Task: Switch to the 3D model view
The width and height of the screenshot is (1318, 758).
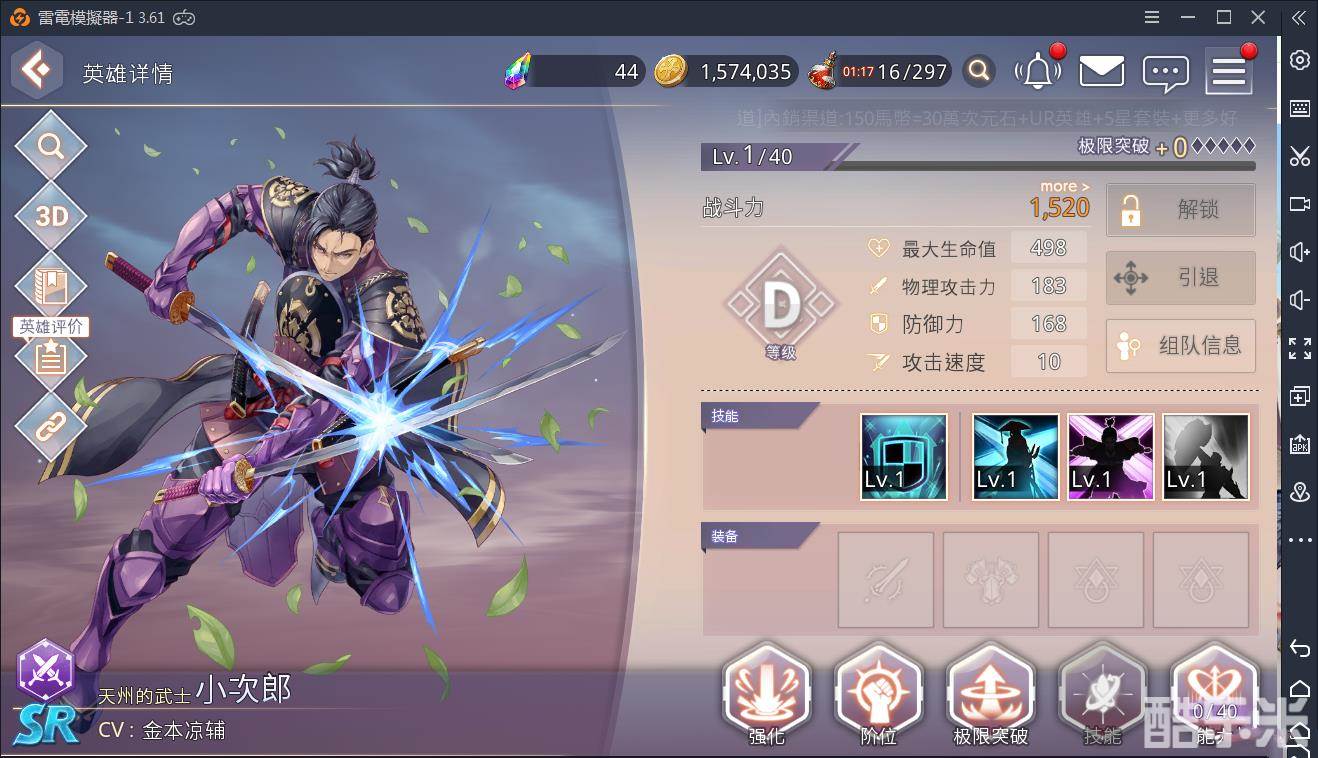Action: click(x=50, y=216)
